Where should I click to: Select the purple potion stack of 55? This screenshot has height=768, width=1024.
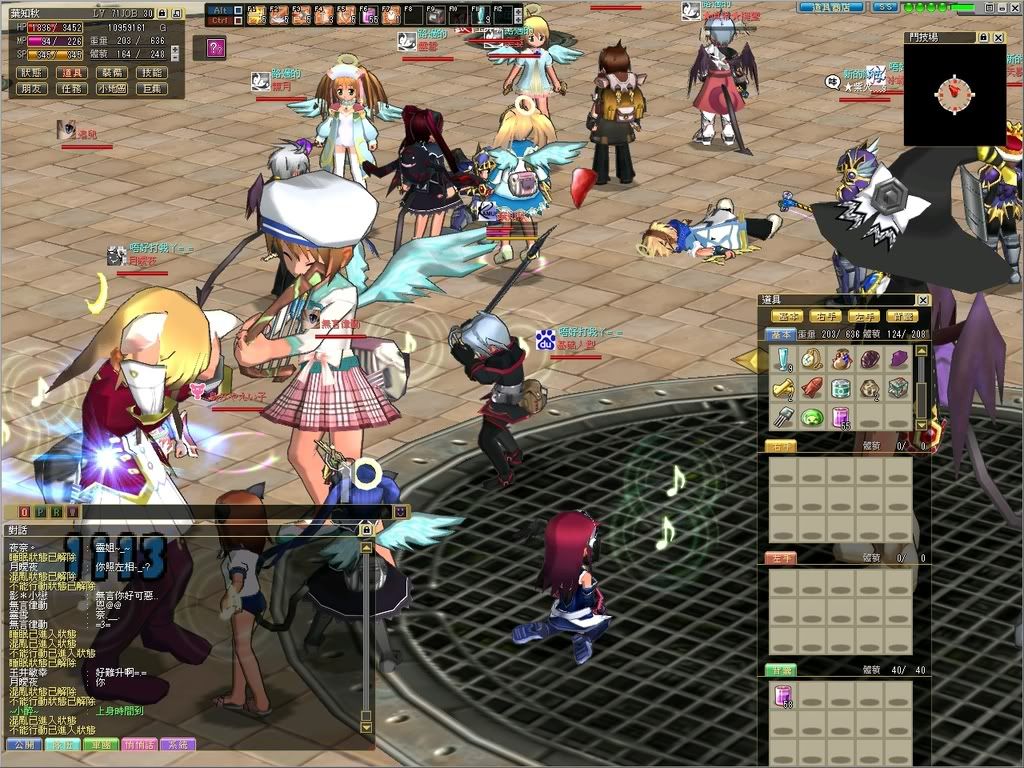pyautogui.click(x=841, y=416)
